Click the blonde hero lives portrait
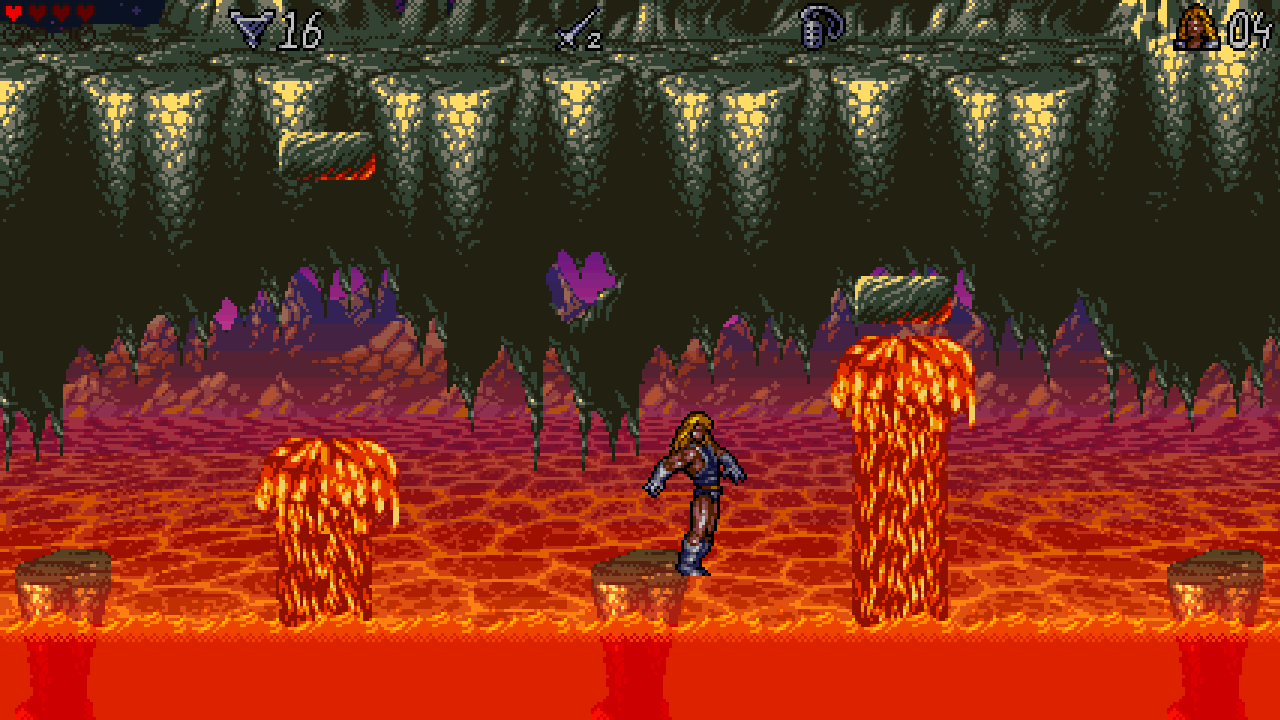Screen dimensions: 1280x720 click(1196, 27)
